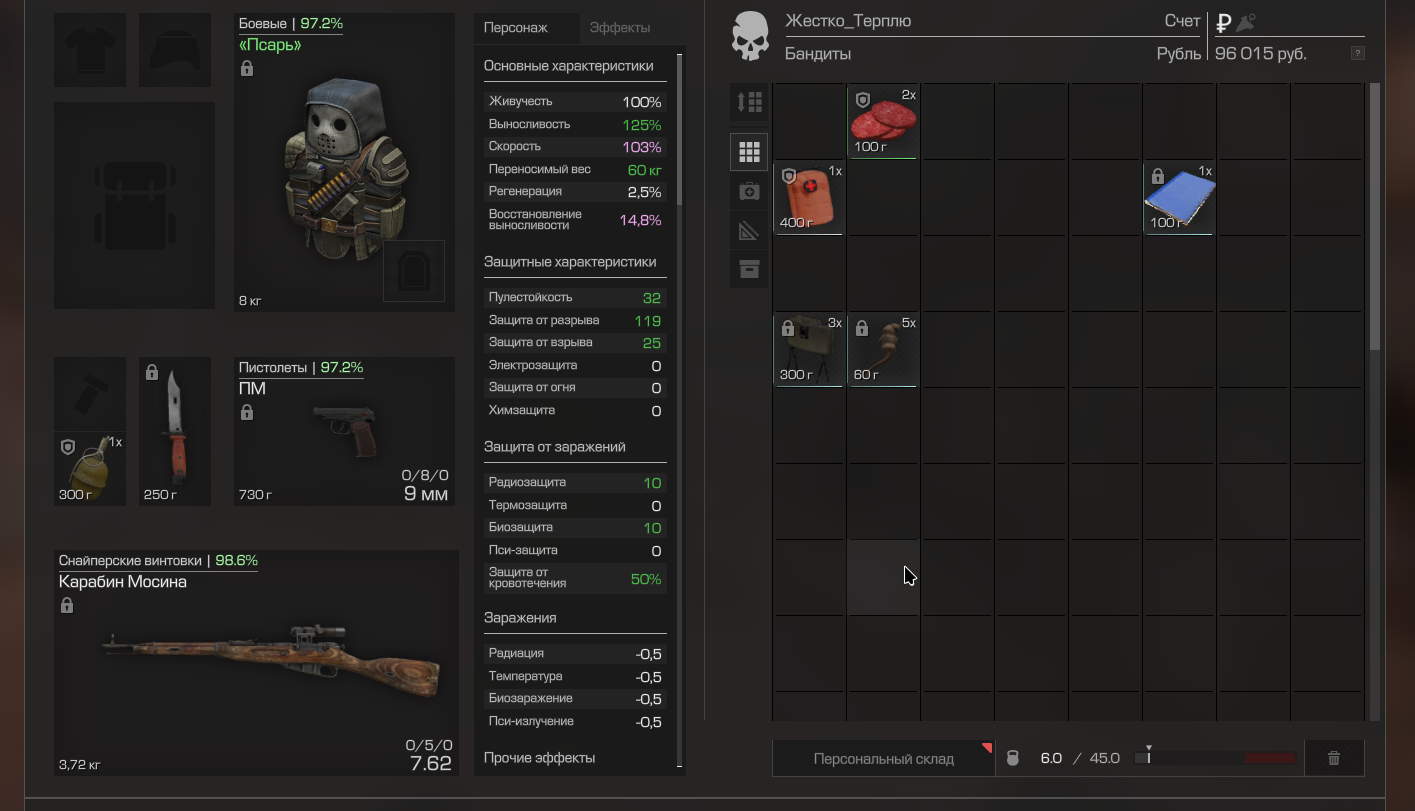This screenshot has height=811, width=1415.
Task: Open the Персональный склад storage
Action: coord(883,758)
